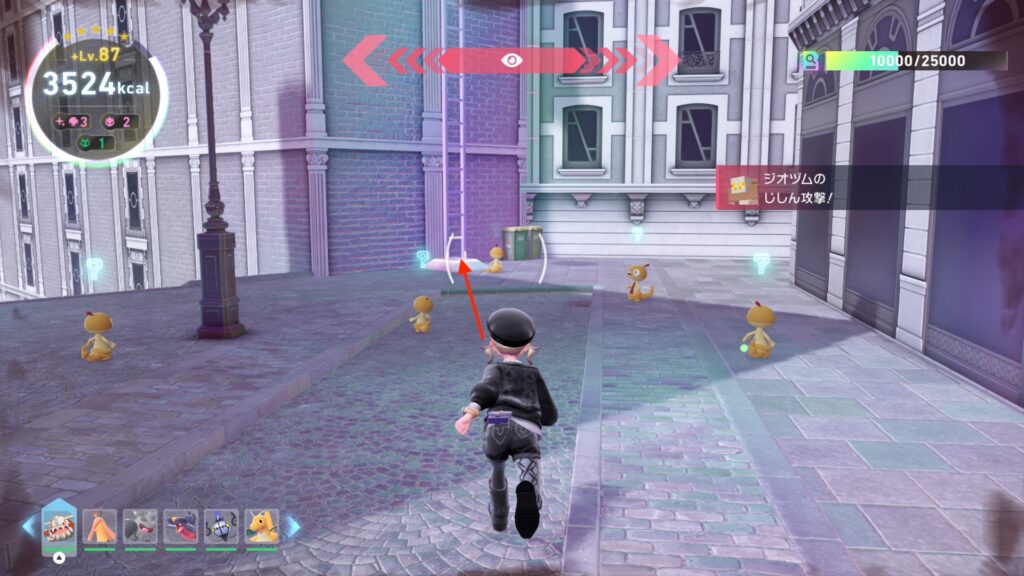The width and height of the screenshot is (1024, 576).
Task: Click the party bar's right arrow
Action: pyautogui.click(x=293, y=527)
